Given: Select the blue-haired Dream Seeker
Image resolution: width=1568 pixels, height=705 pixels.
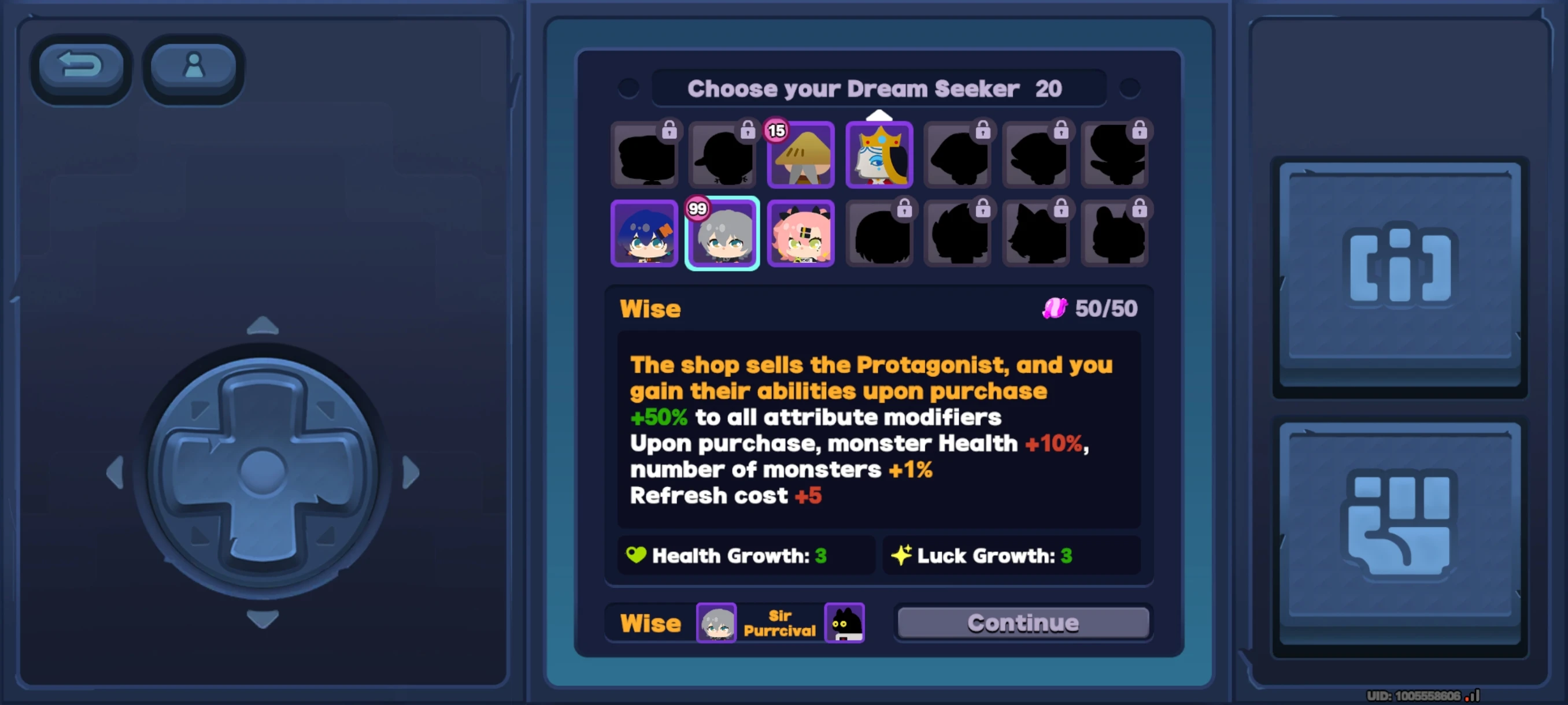Looking at the screenshot, I should [644, 233].
